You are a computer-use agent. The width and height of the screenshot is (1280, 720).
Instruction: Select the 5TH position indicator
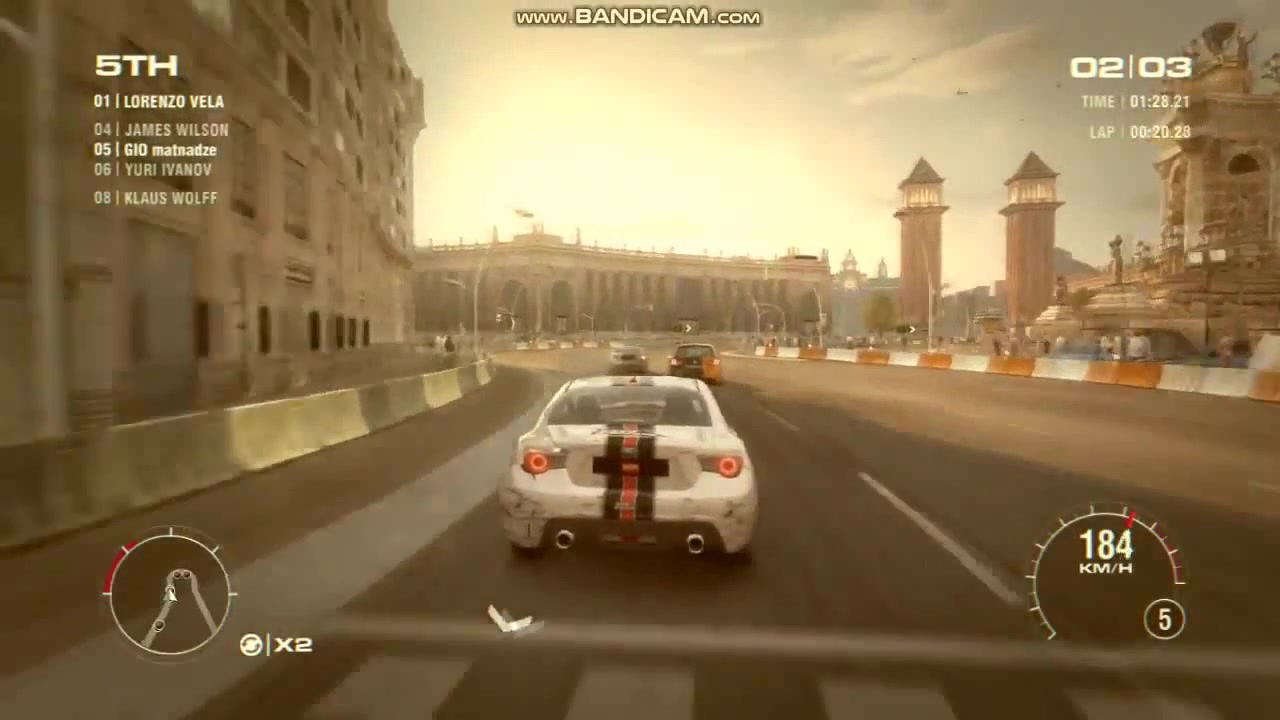tap(136, 66)
